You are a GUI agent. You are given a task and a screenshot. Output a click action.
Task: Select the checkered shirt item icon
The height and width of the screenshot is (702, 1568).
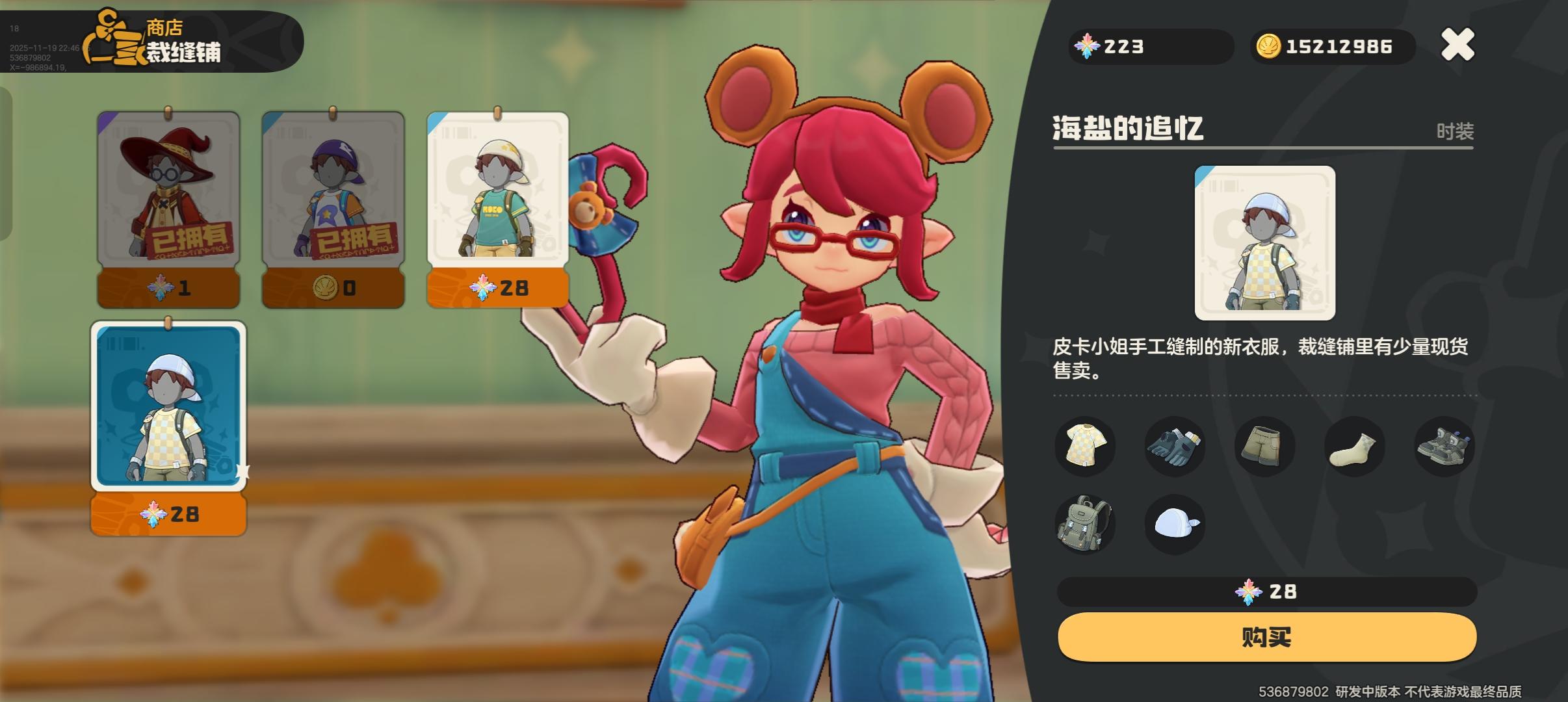[1086, 446]
